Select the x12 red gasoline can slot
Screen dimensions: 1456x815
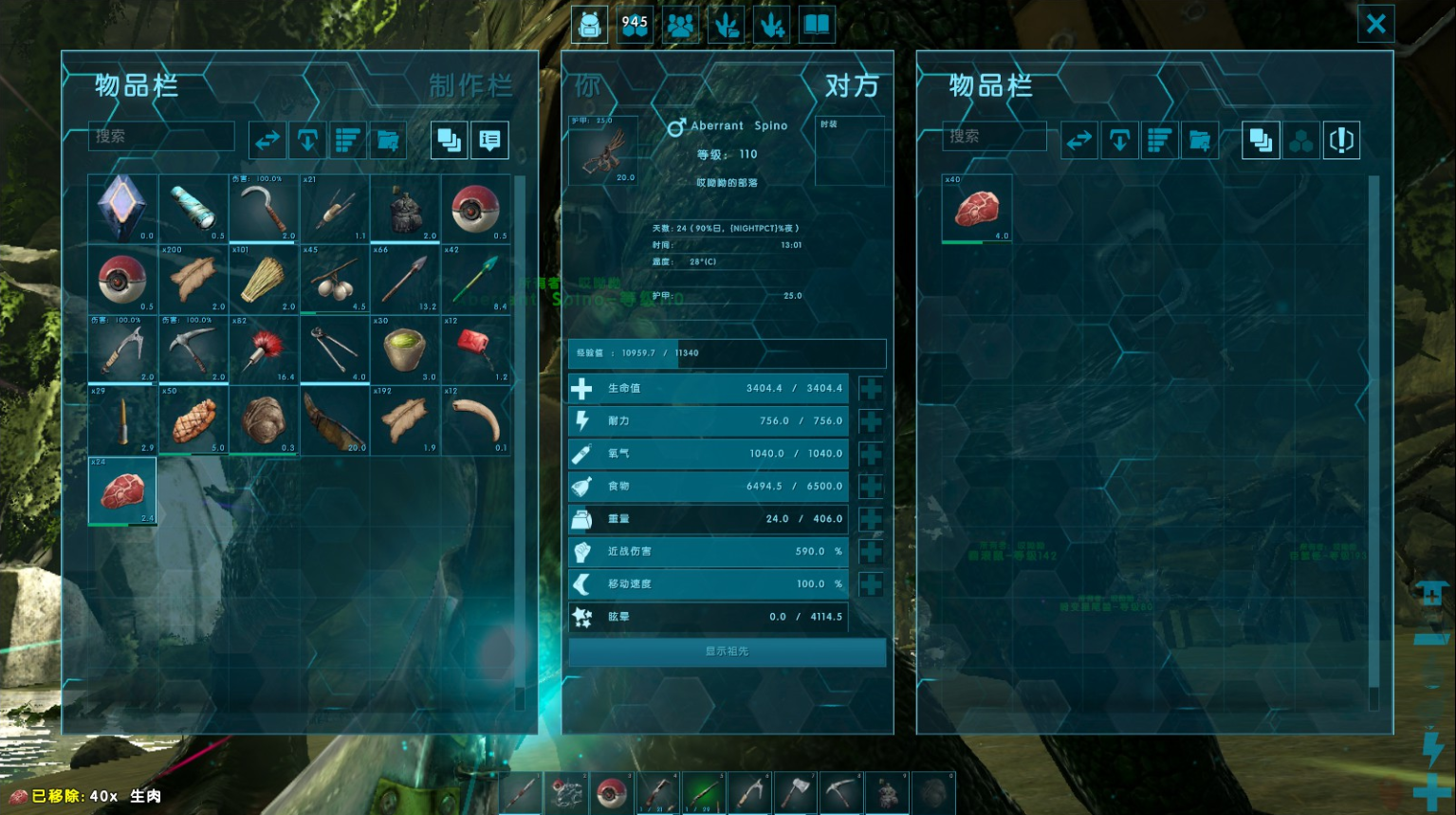475,349
